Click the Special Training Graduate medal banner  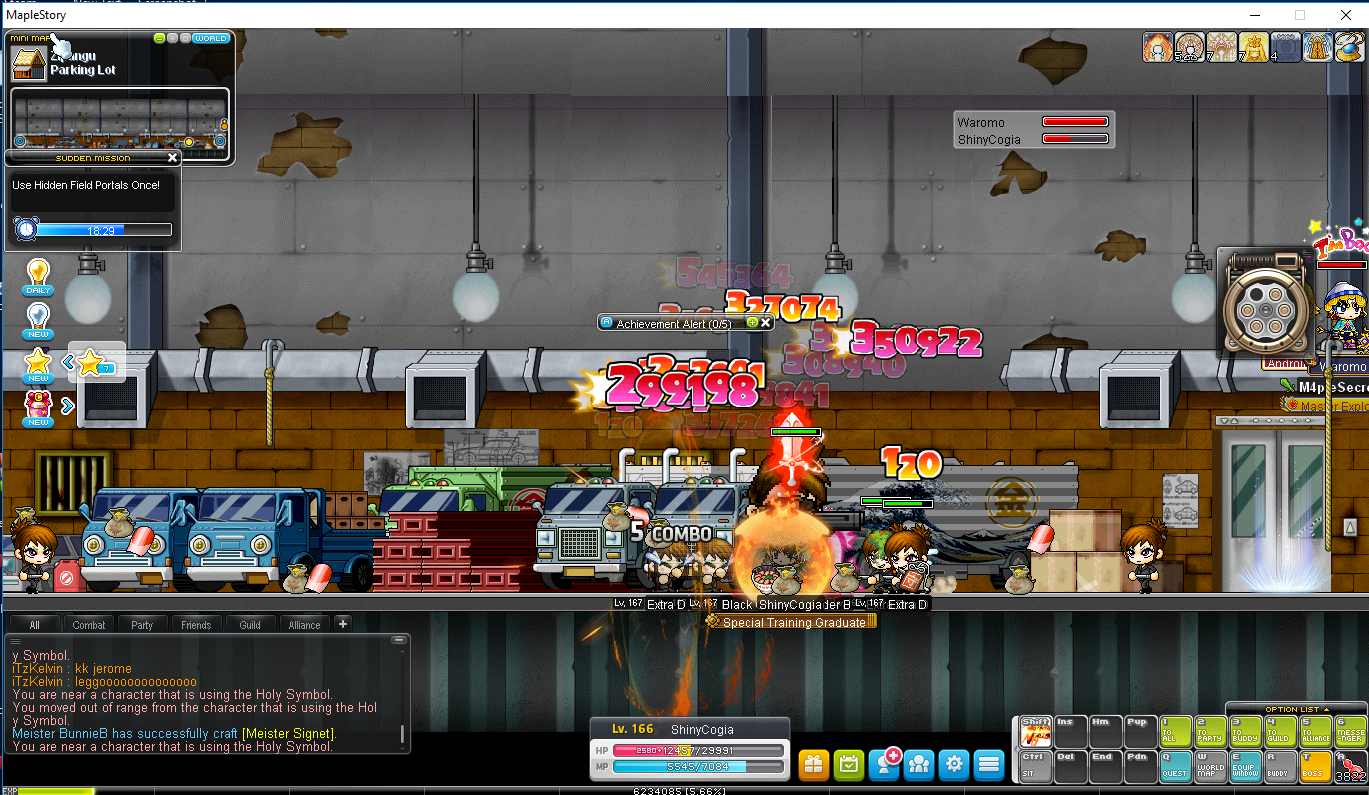(791, 622)
